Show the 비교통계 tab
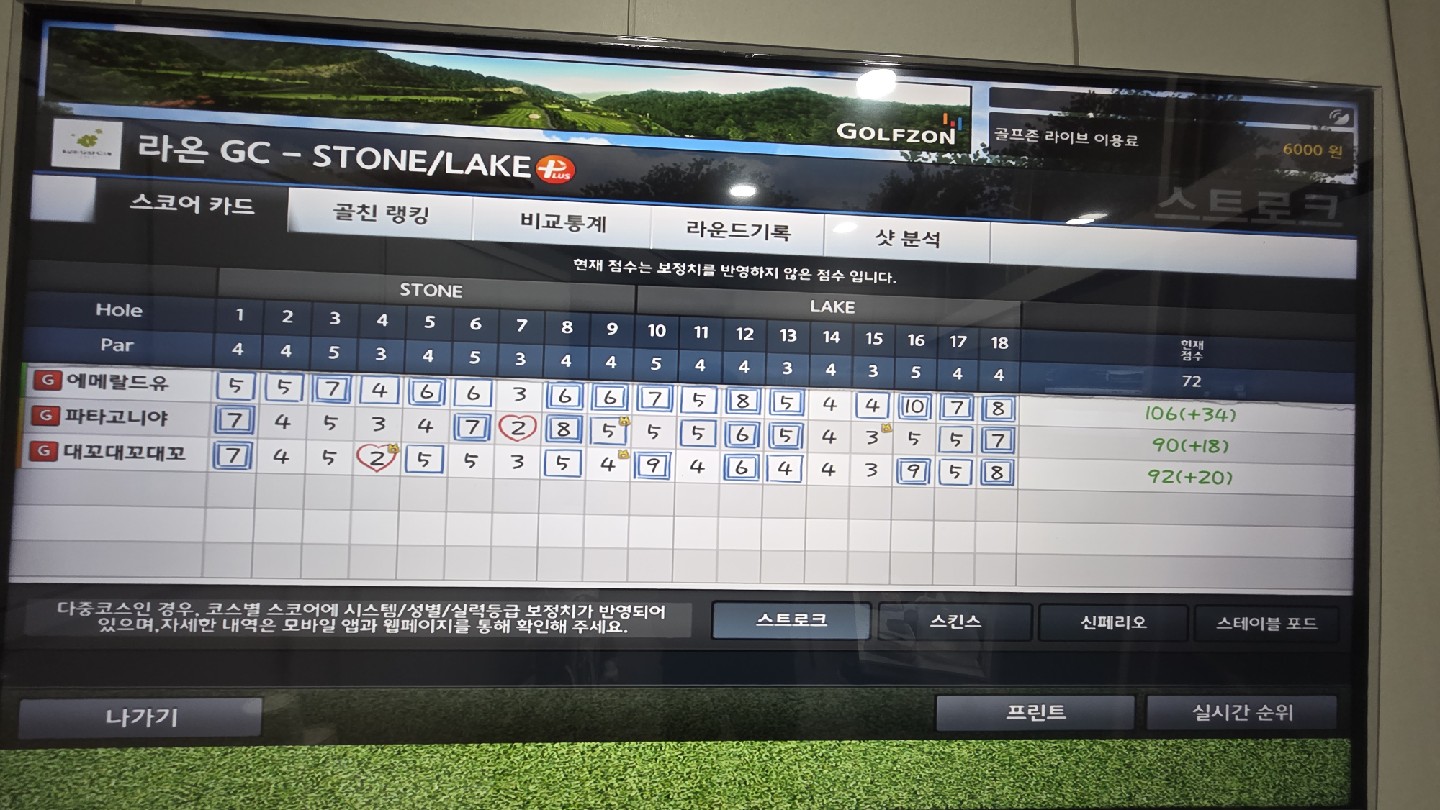1440x810 pixels. pos(563,224)
